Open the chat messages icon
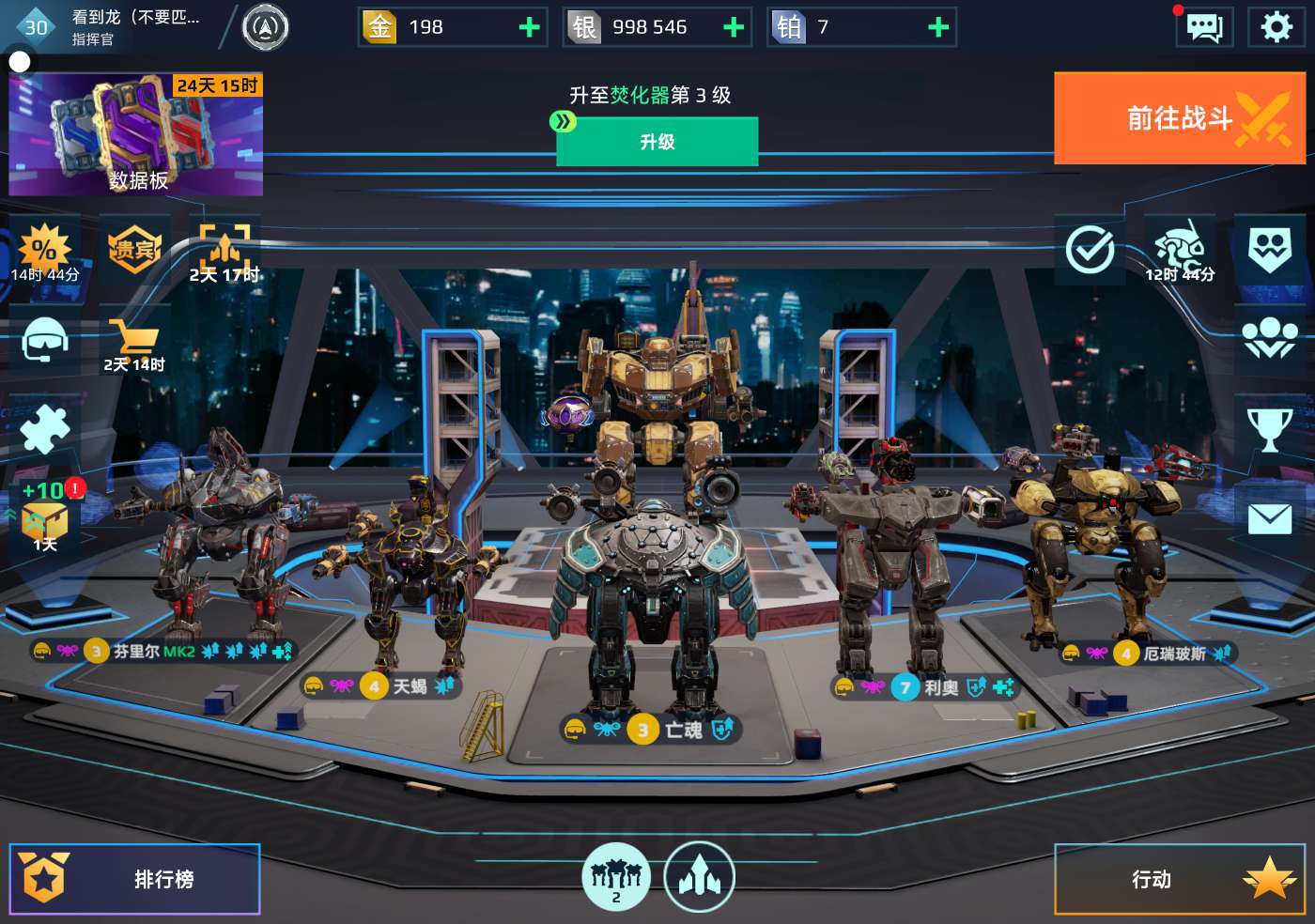Image resolution: width=1315 pixels, height=924 pixels. [x=1204, y=27]
